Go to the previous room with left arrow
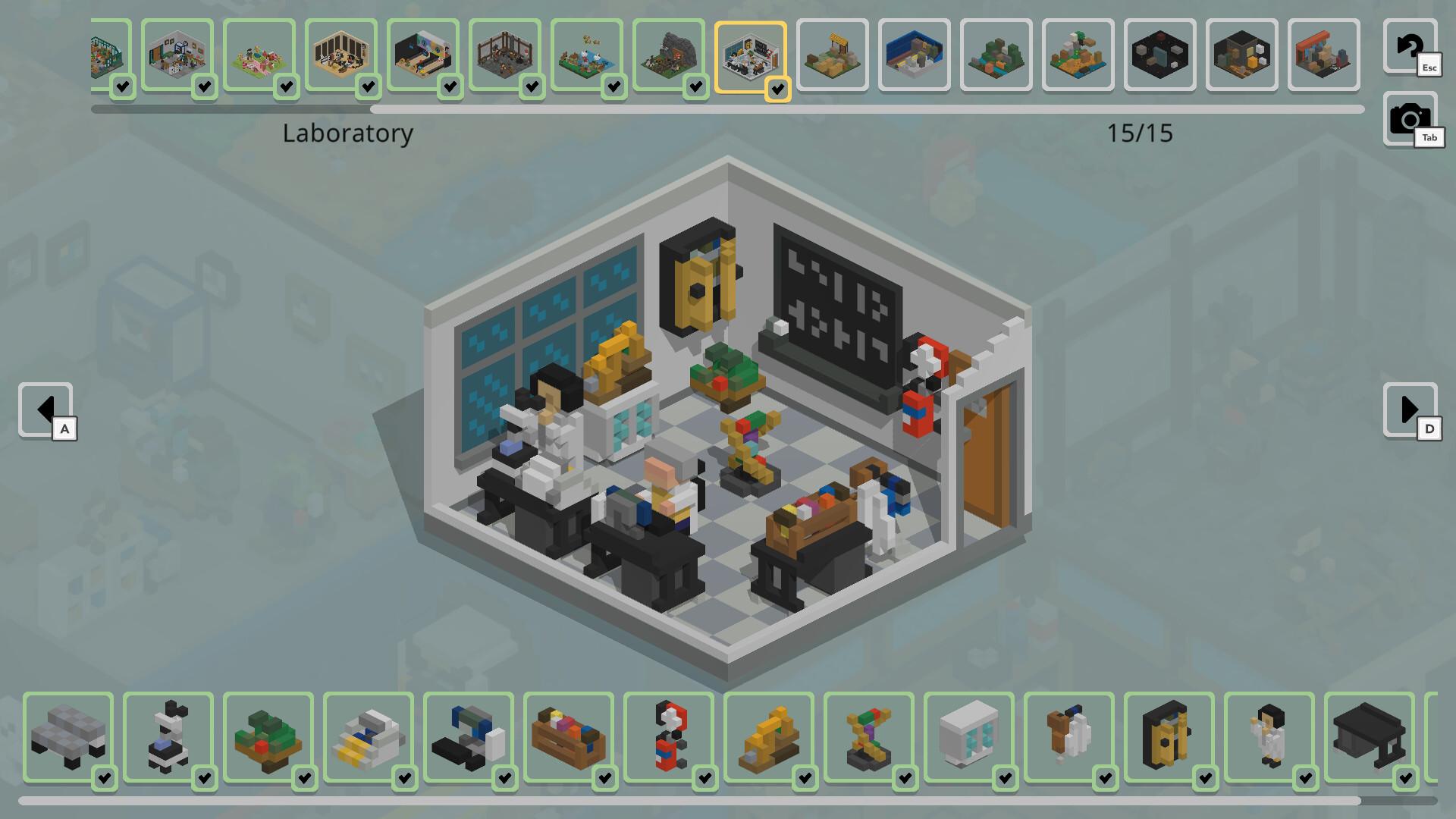Screen dimensions: 1456x819 (45, 409)
